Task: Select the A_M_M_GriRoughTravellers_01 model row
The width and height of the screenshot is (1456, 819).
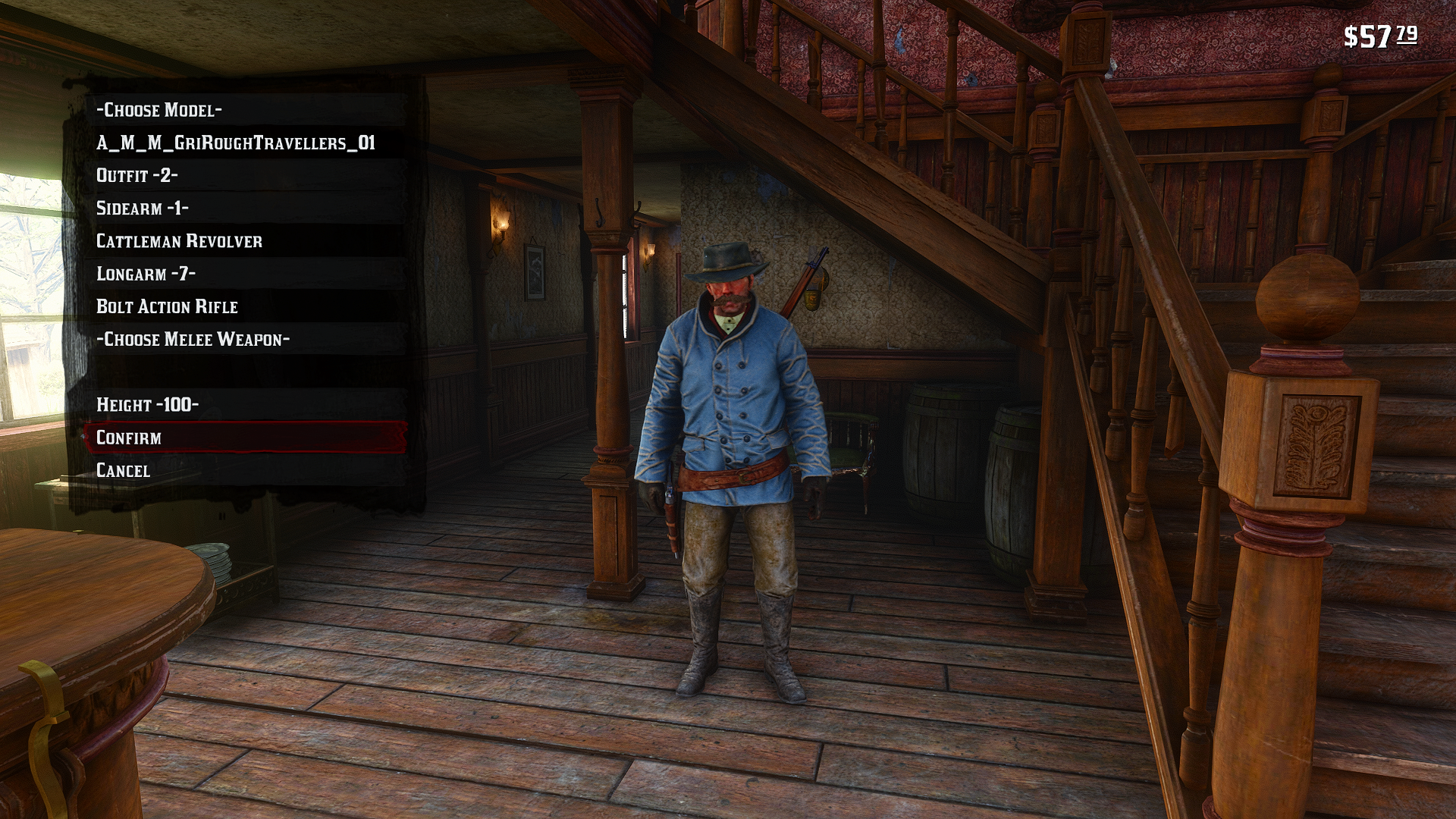Action: point(236,143)
